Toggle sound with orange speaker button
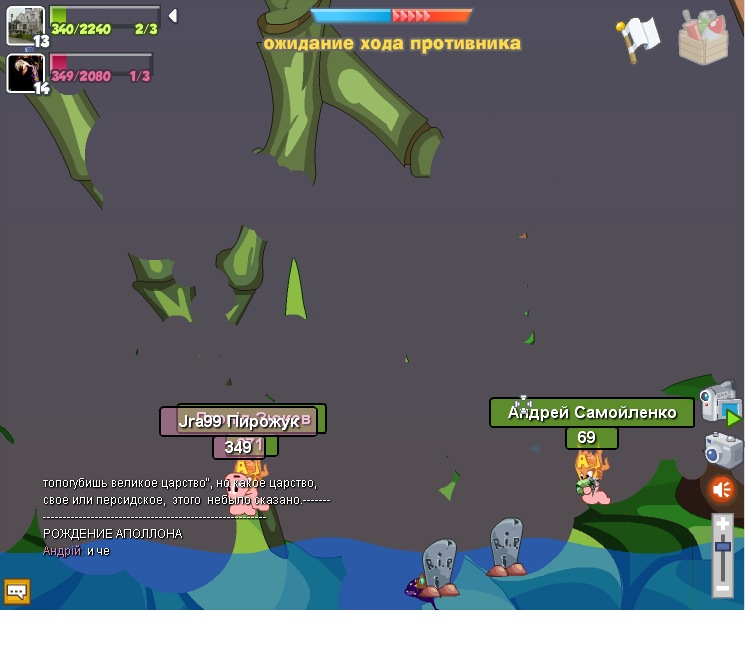Screen dimensions: 745x650 click(x=722, y=490)
